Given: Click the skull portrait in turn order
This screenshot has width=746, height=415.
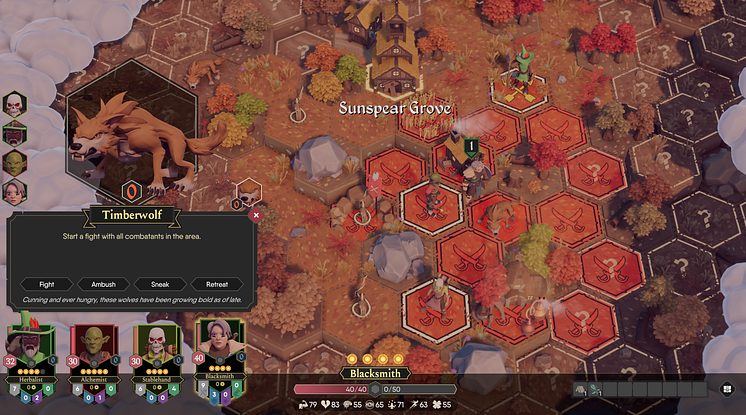Looking at the screenshot, I should coord(14,104).
